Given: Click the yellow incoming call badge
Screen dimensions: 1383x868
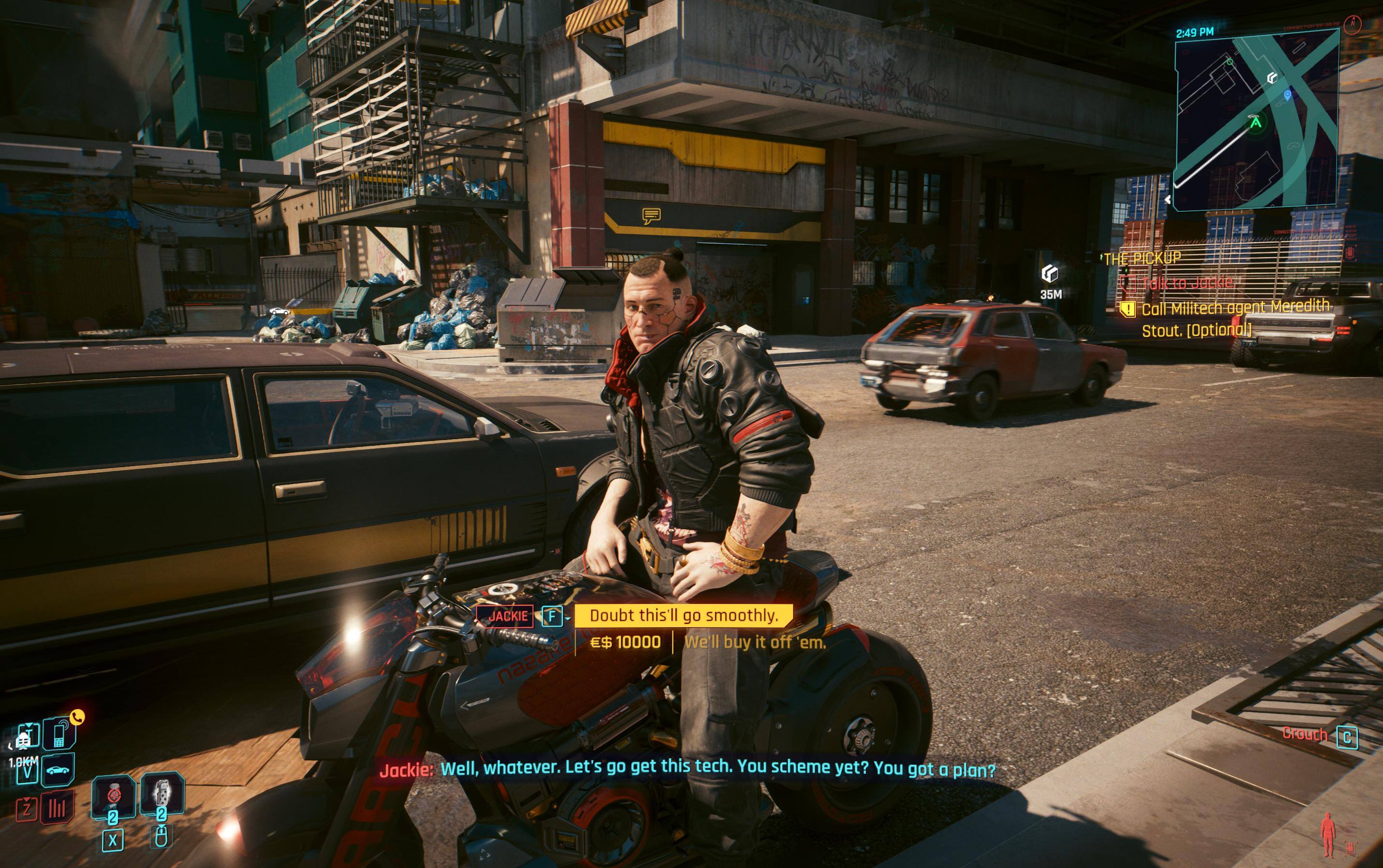Looking at the screenshot, I should tap(77, 717).
